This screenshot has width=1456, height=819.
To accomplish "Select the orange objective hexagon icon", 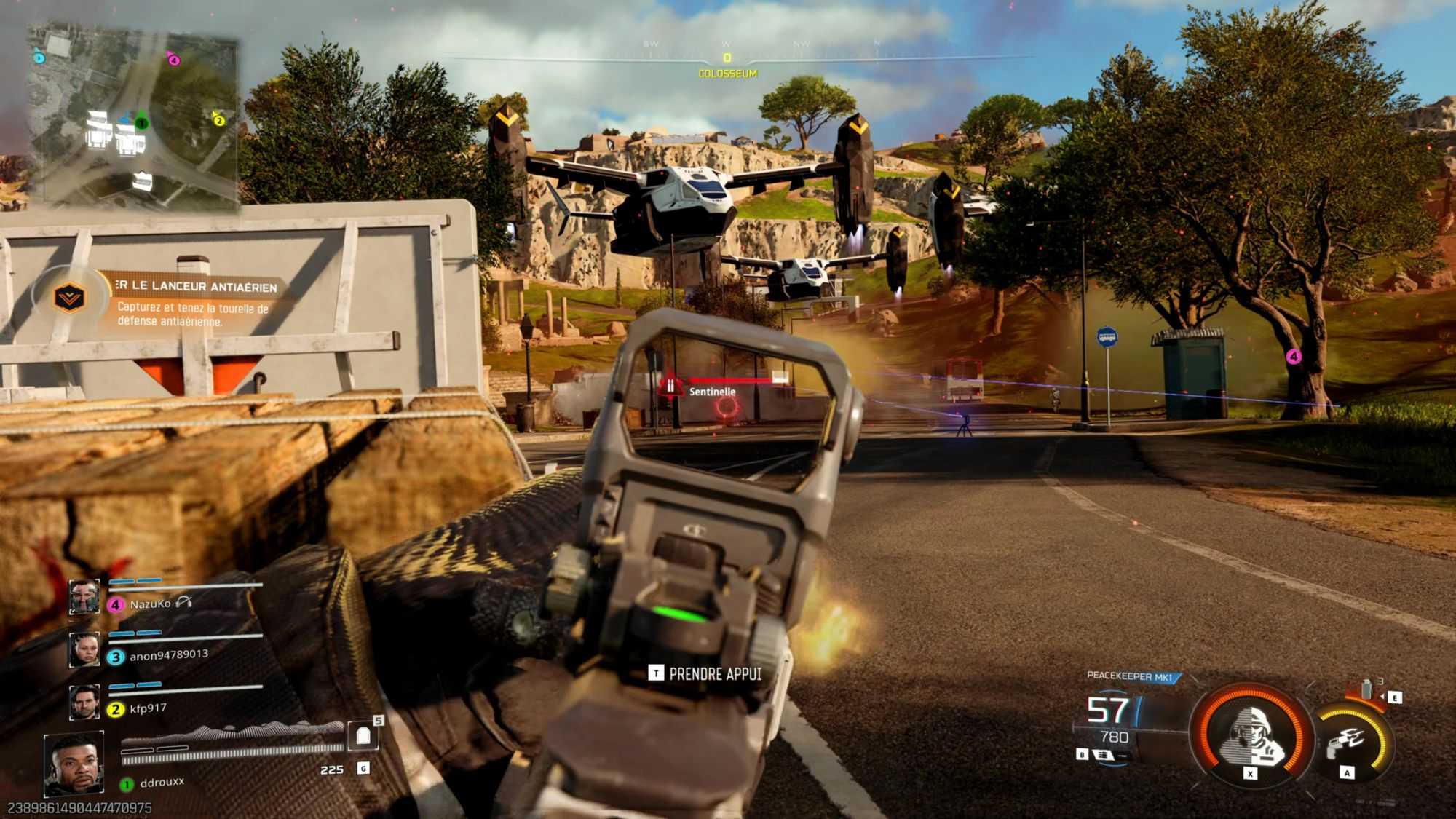I will (69, 297).
